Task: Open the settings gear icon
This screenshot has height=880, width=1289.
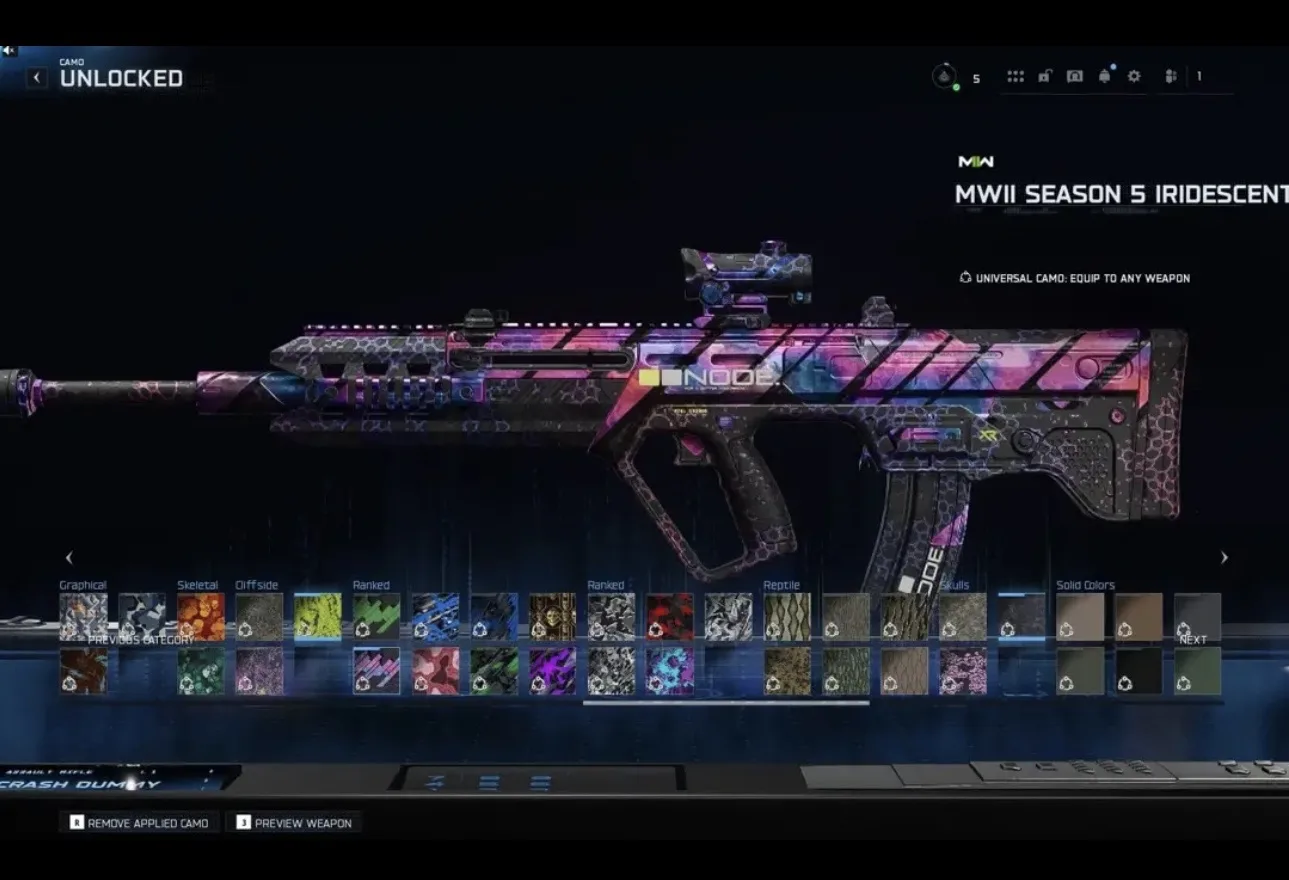Action: pos(1134,76)
